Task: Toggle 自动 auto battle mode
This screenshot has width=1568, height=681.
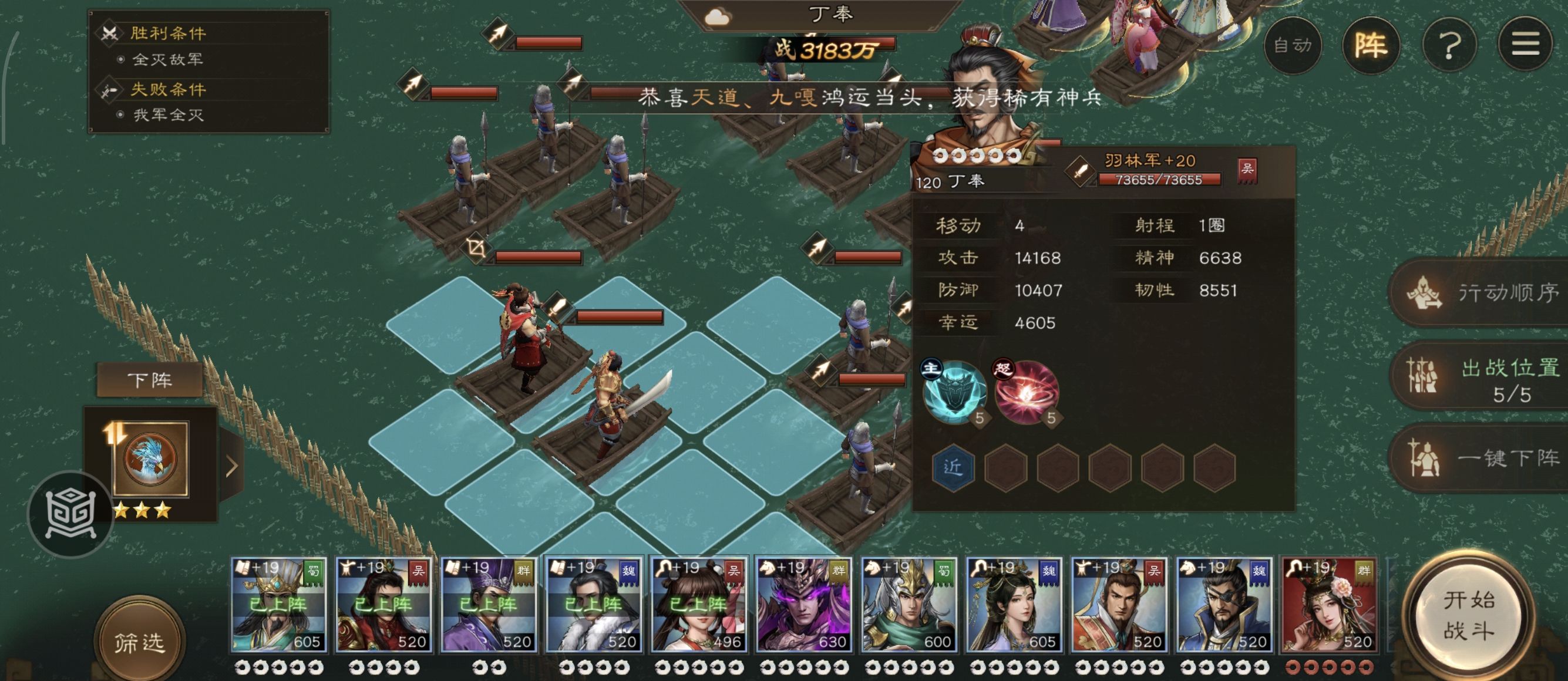Action: coord(1292,46)
